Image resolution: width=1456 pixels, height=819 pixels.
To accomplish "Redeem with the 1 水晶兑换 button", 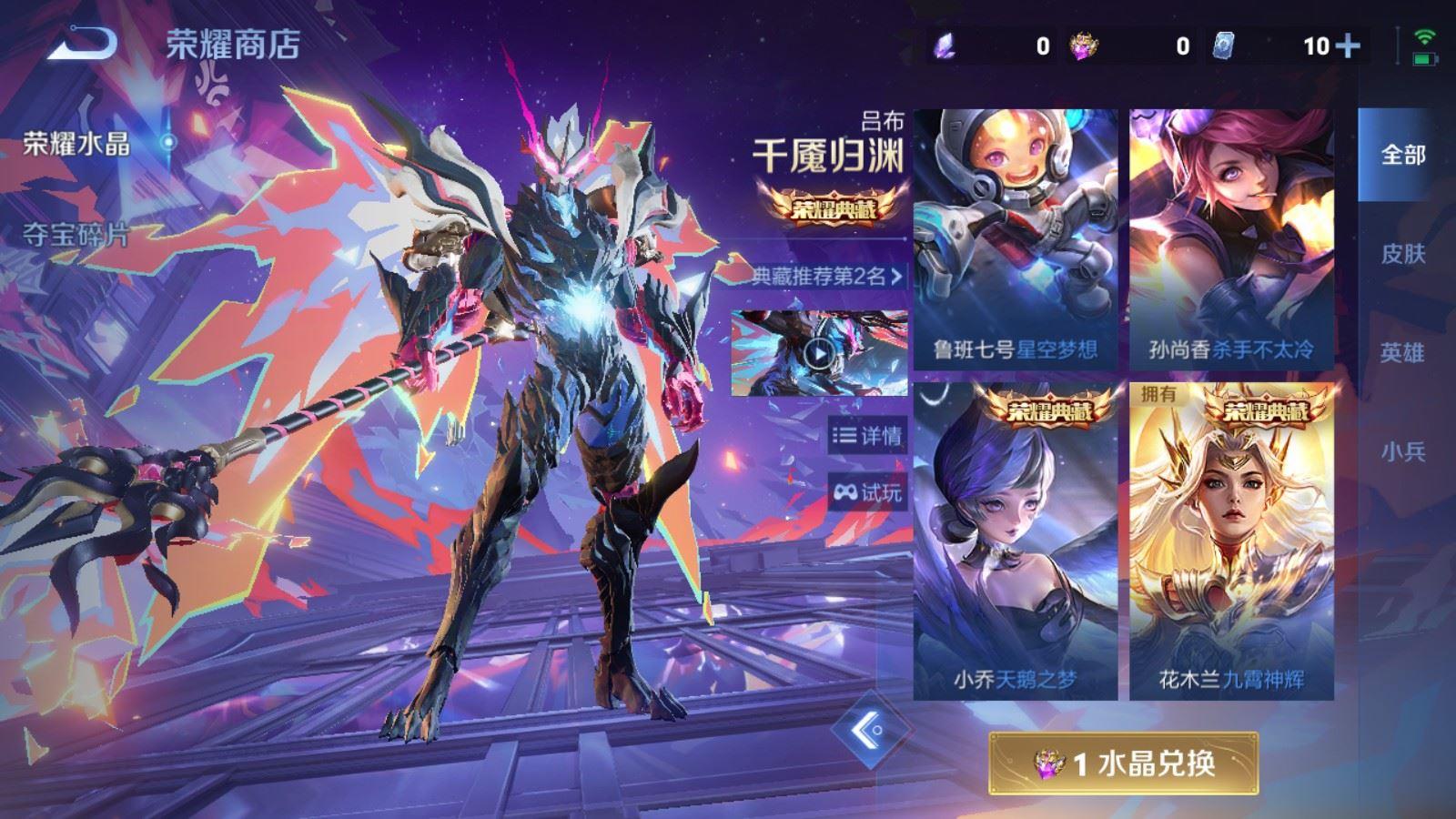I will click(1124, 763).
